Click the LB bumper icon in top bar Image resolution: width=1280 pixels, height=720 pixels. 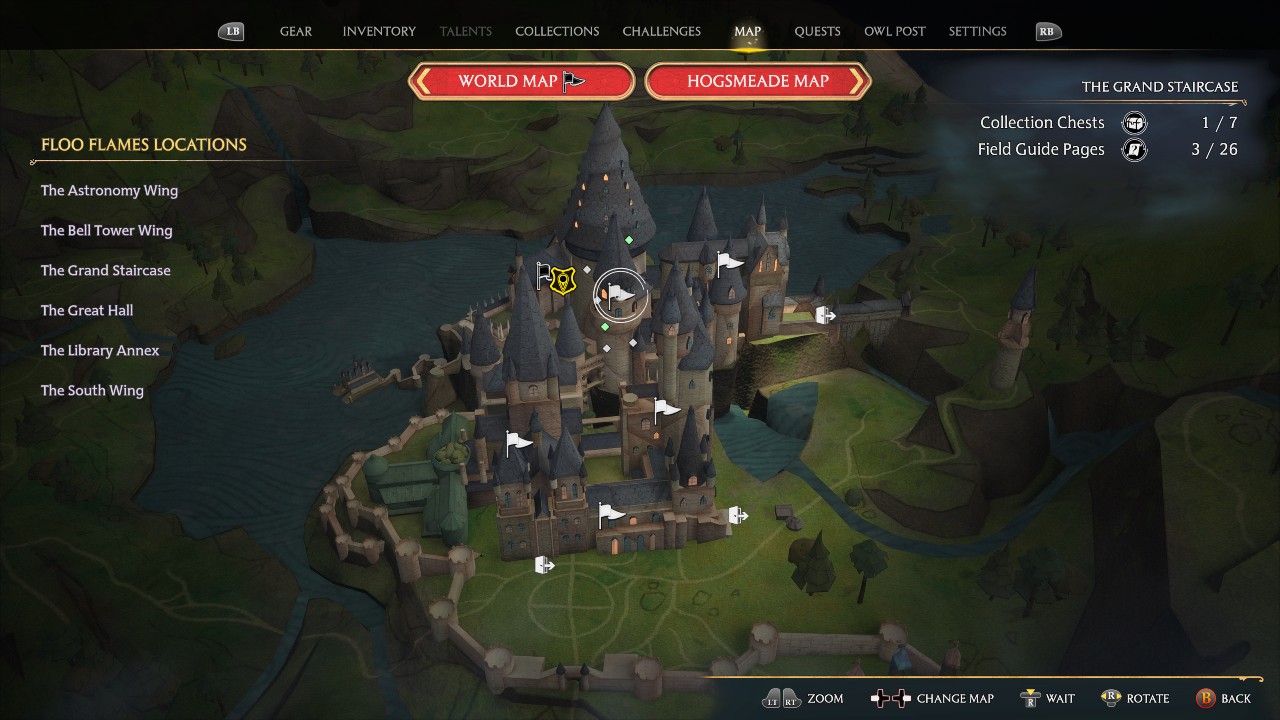click(231, 31)
